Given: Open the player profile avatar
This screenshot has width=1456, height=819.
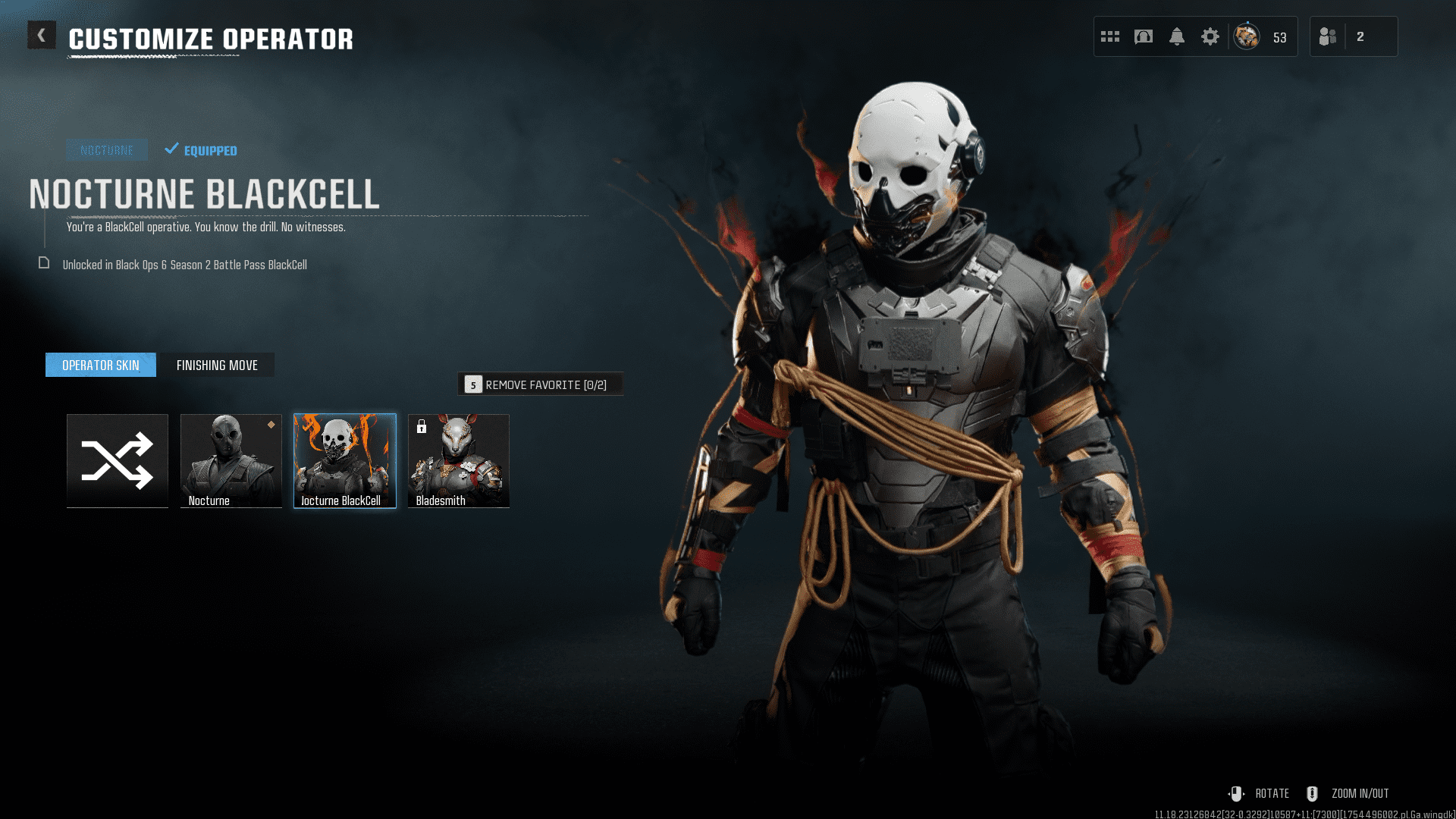Looking at the screenshot, I should tap(1247, 36).
